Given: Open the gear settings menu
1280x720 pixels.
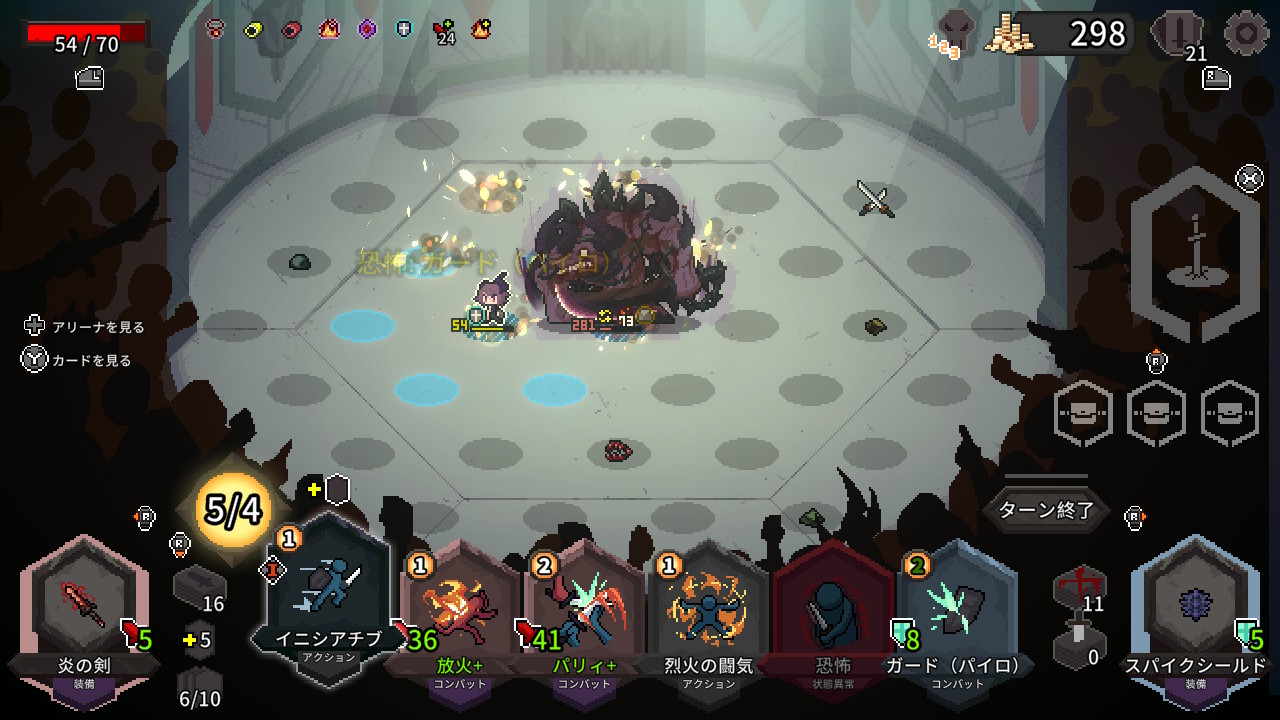Looking at the screenshot, I should point(1246,33).
